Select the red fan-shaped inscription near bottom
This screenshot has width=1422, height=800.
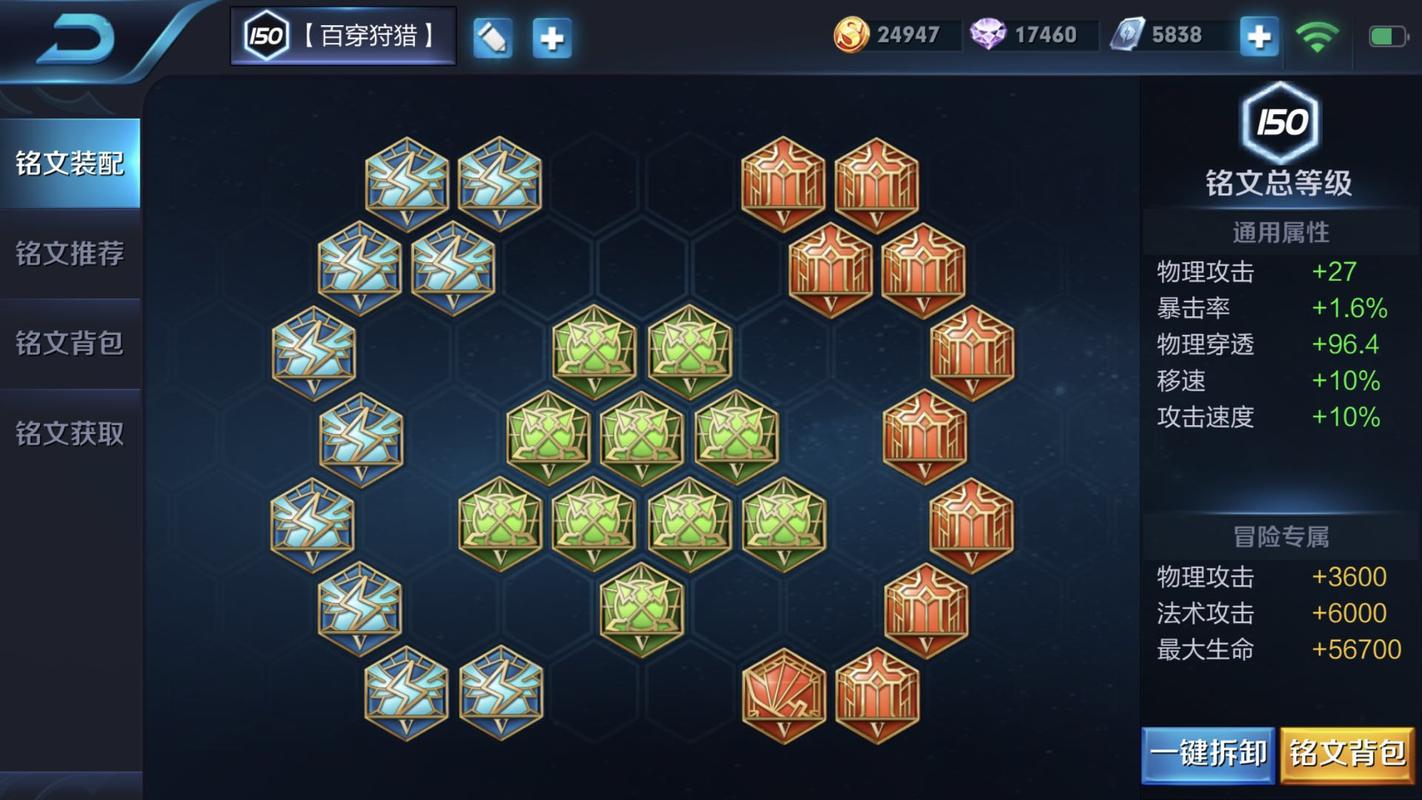coord(784,695)
